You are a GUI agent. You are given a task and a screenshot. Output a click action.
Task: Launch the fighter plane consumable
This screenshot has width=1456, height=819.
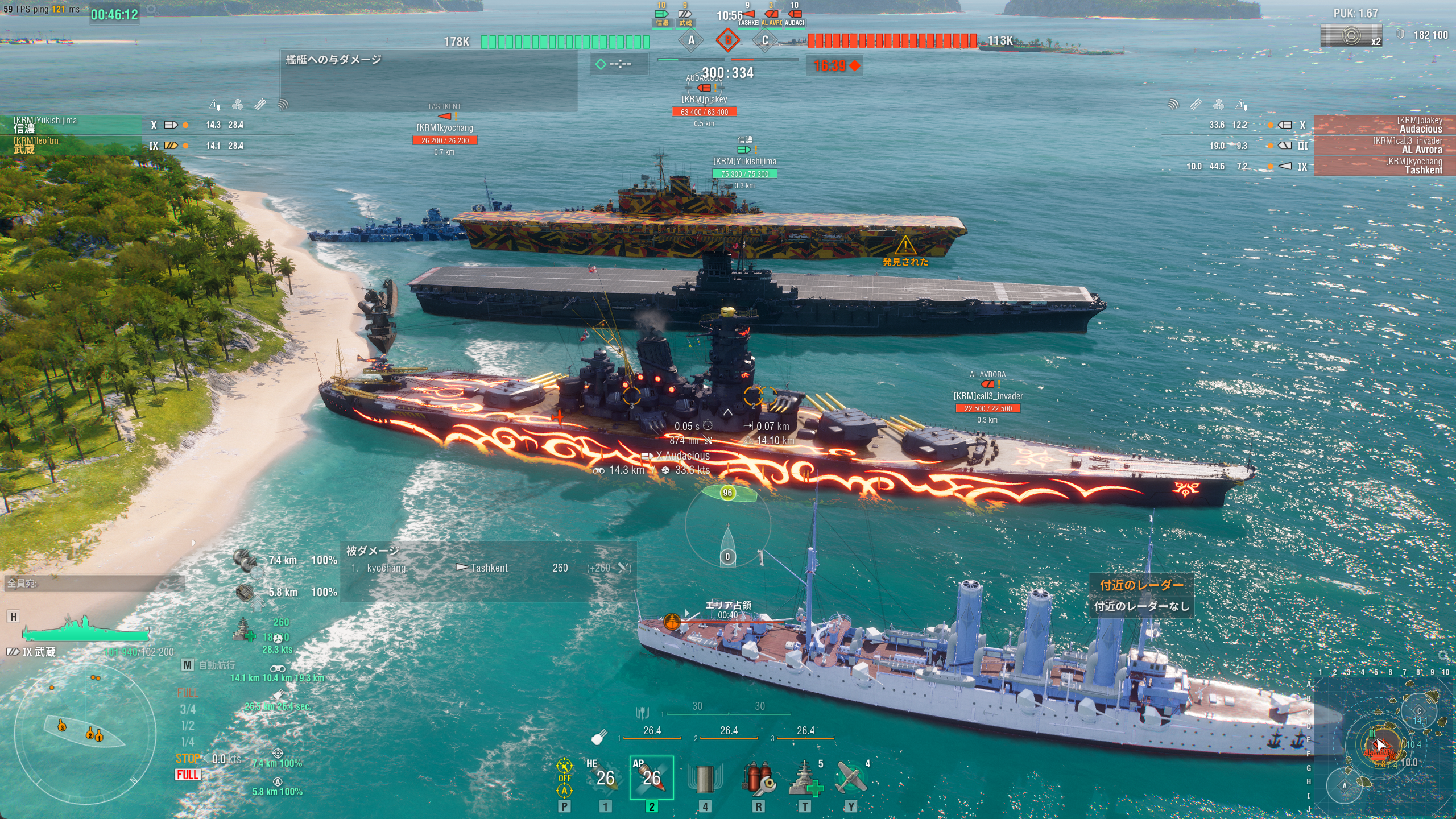851,778
